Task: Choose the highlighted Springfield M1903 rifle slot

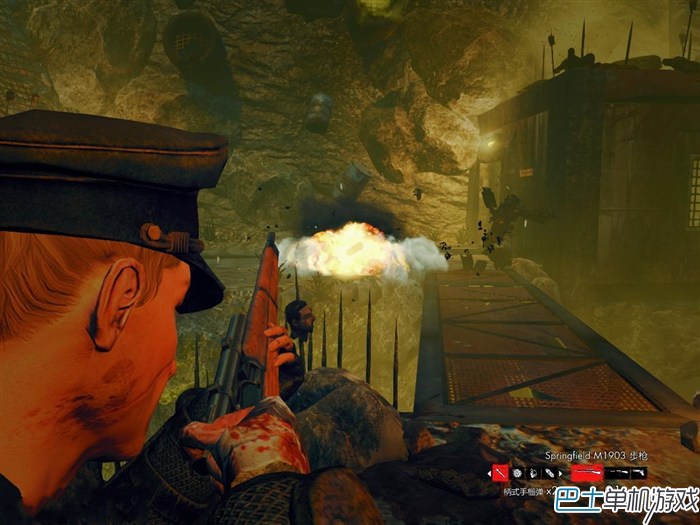Action: [586, 472]
